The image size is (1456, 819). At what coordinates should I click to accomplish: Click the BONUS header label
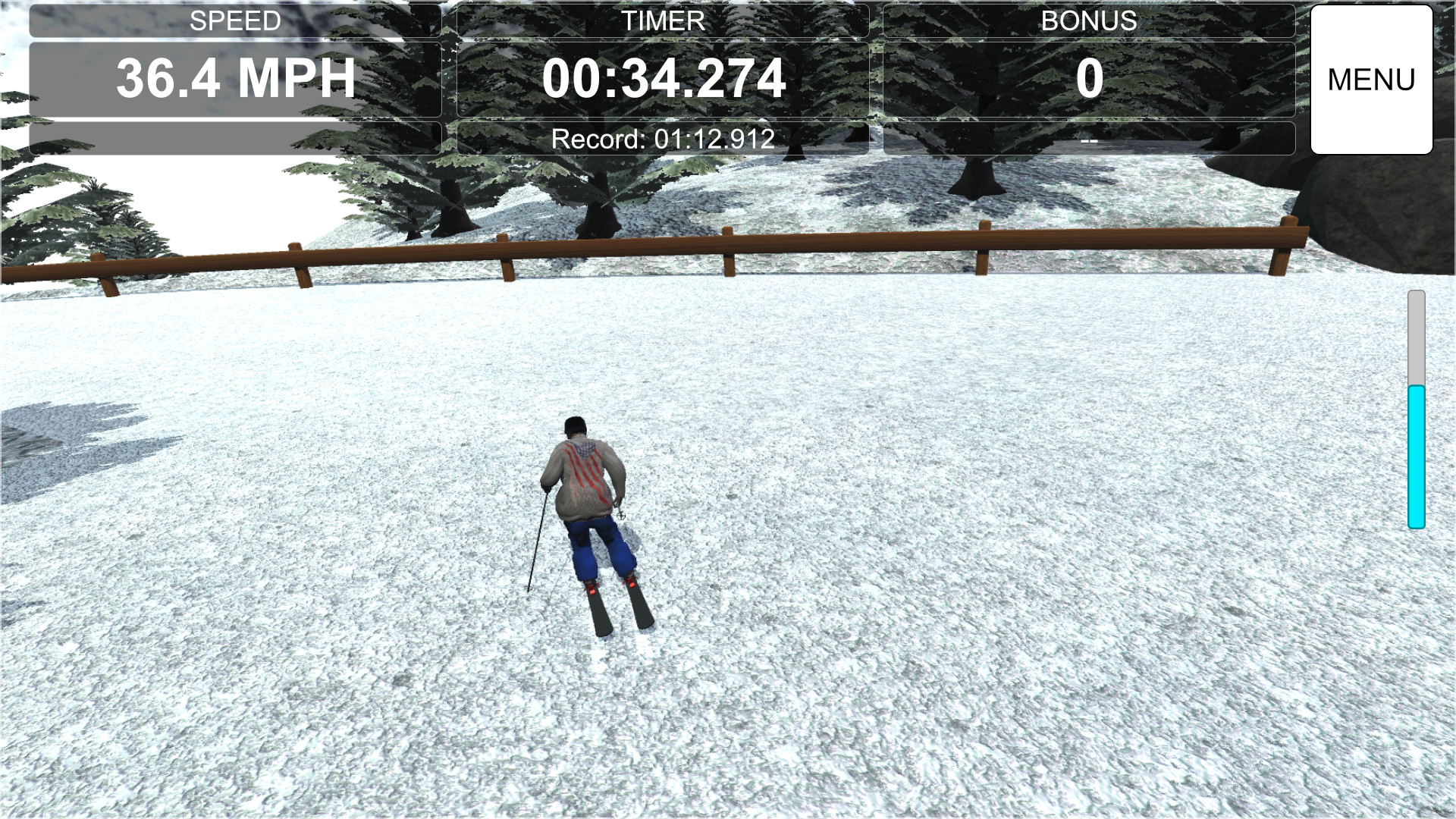pyautogui.click(x=1090, y=20)
